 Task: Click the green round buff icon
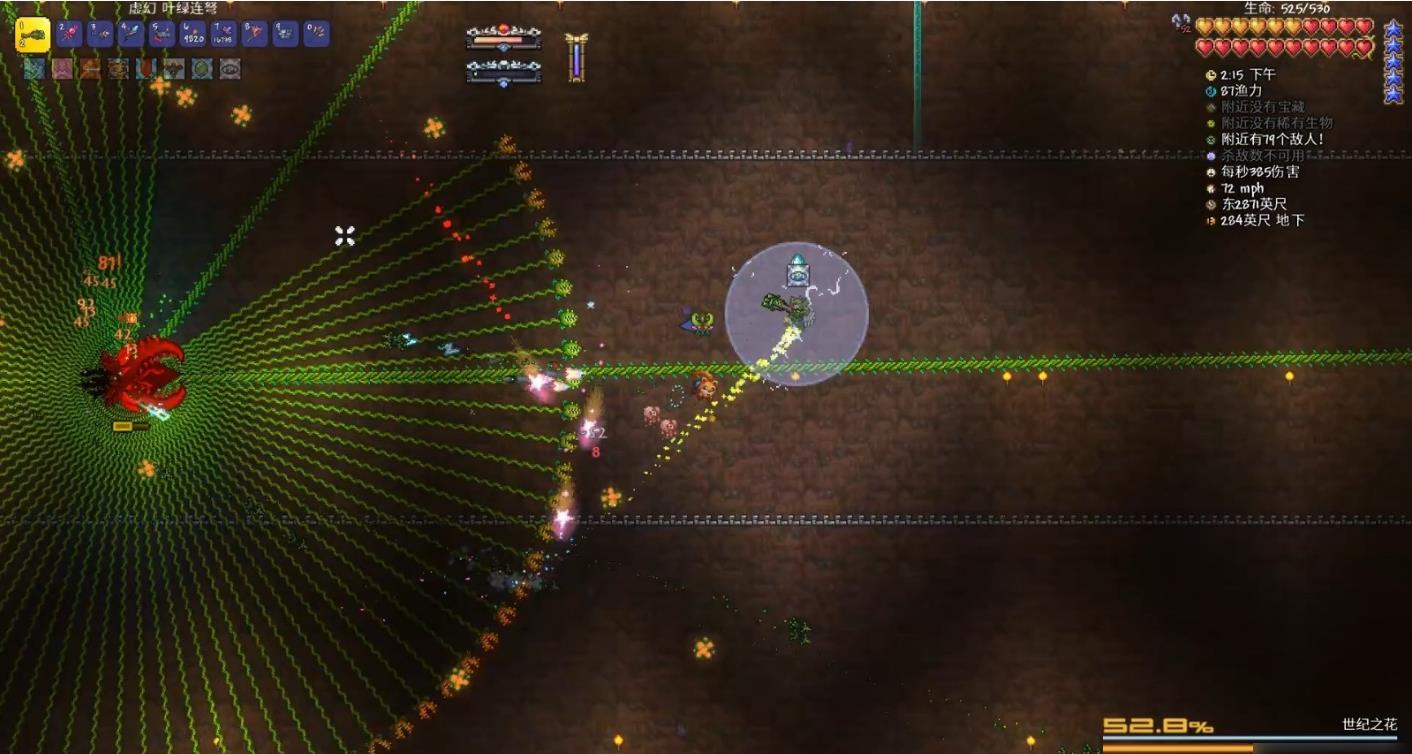click(x=202, y=69)
